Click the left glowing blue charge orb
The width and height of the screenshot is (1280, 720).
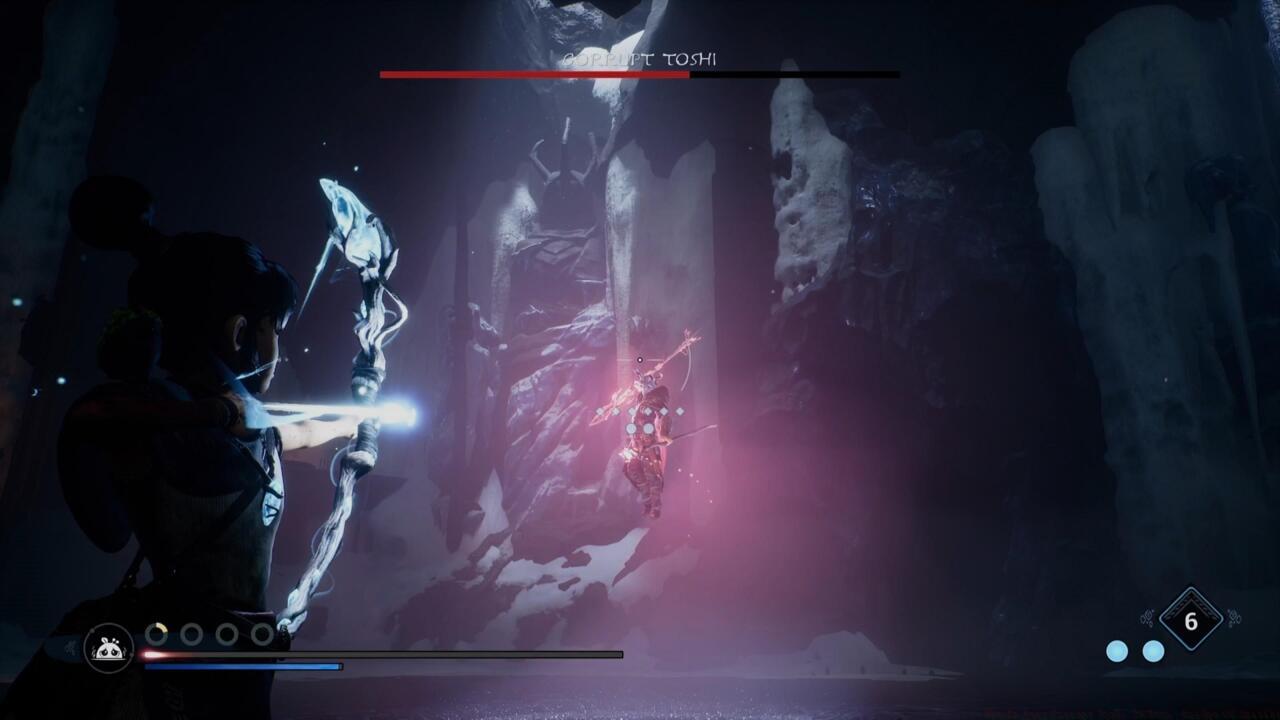point(1117,652)
